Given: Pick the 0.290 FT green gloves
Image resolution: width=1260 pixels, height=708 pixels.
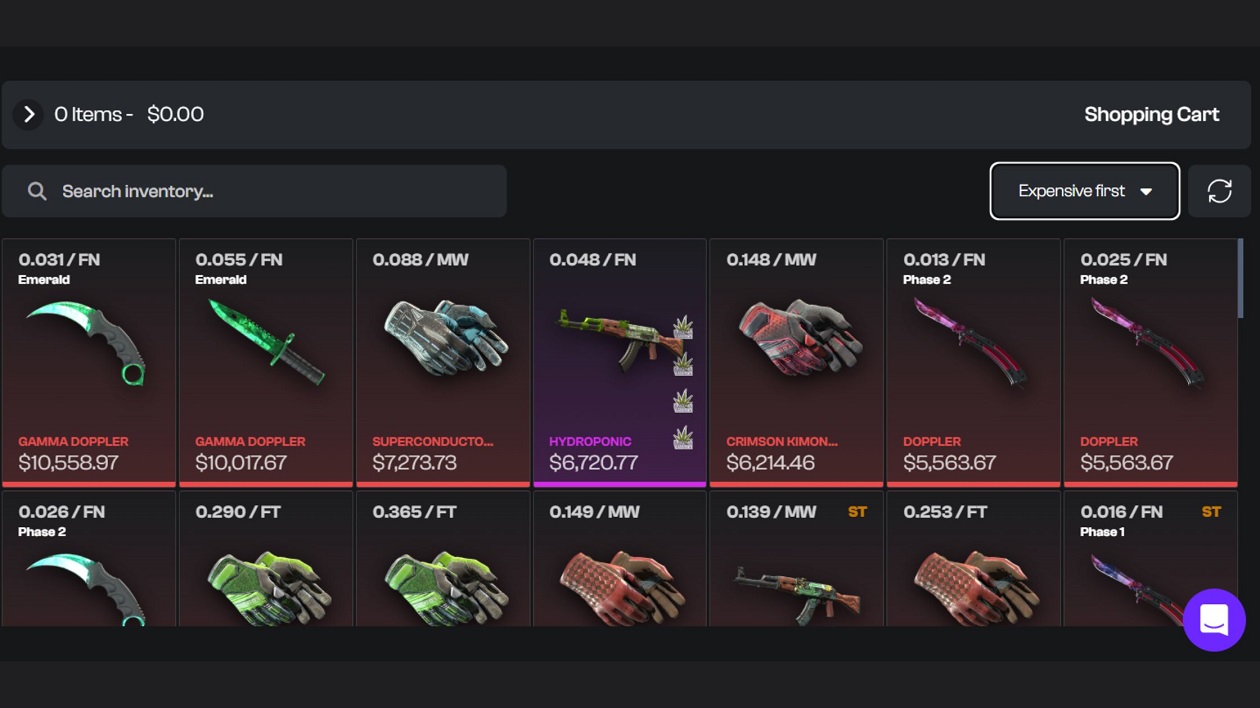Looking at the screenshot, I should tap(266, 565).
